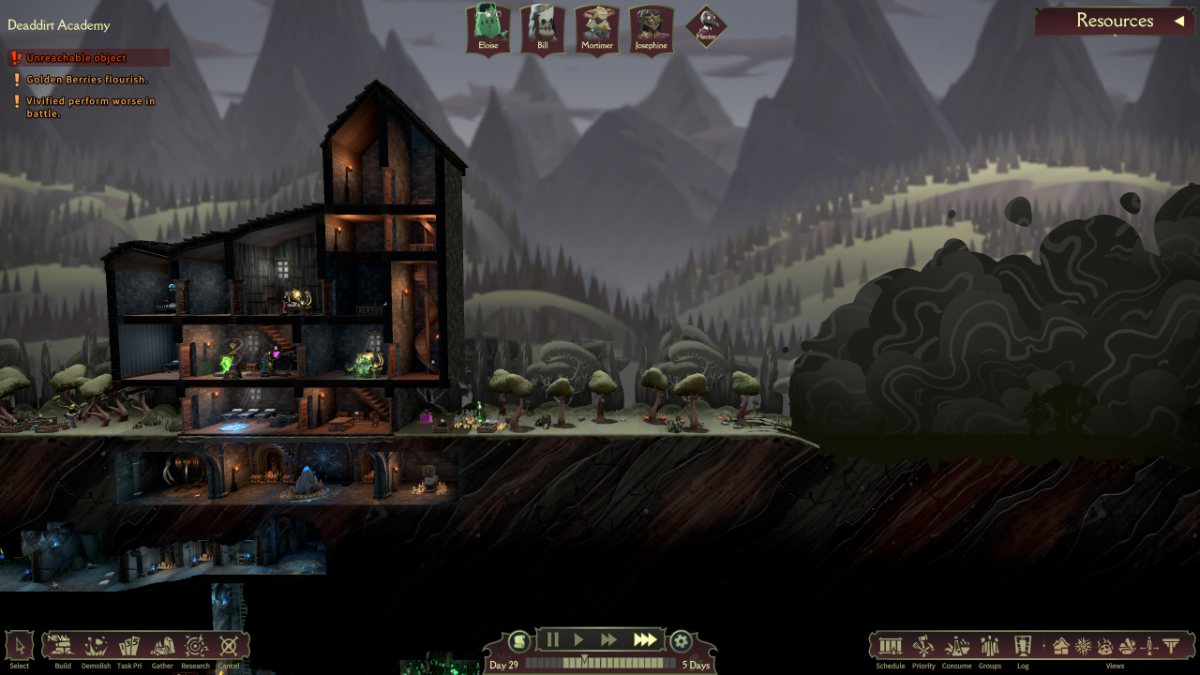Switch to double fast-forward speed
This screenshot has height=675, width=1200.
pyautogui.click(x=608, y=639)
